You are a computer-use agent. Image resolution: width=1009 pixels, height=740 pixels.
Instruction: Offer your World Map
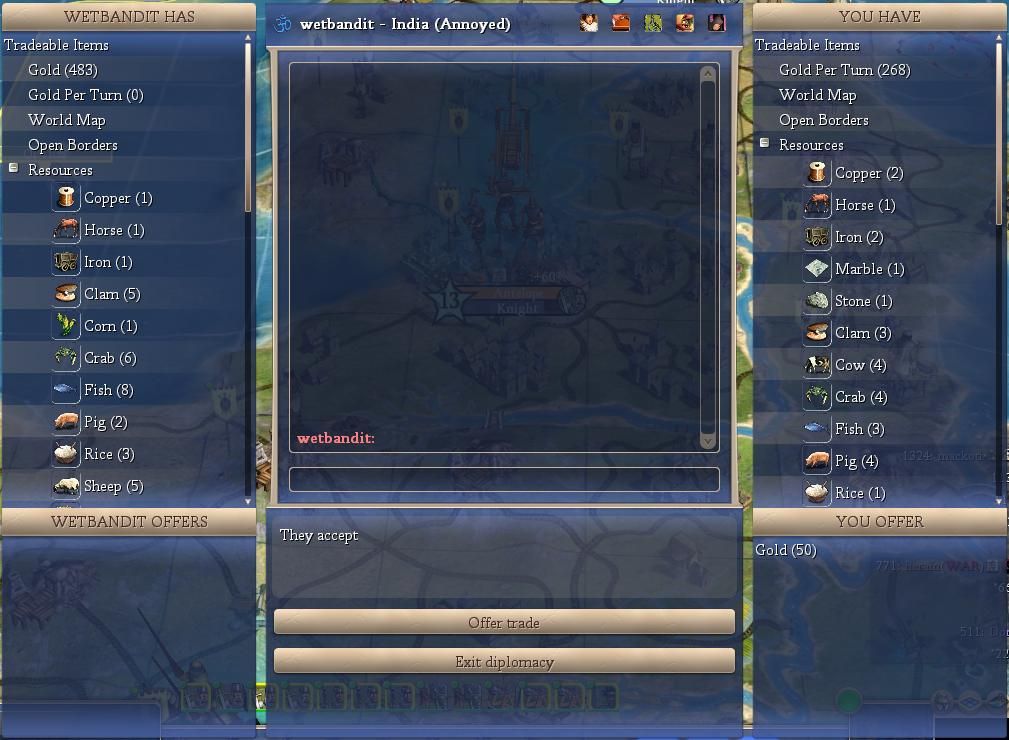[817, 95]
